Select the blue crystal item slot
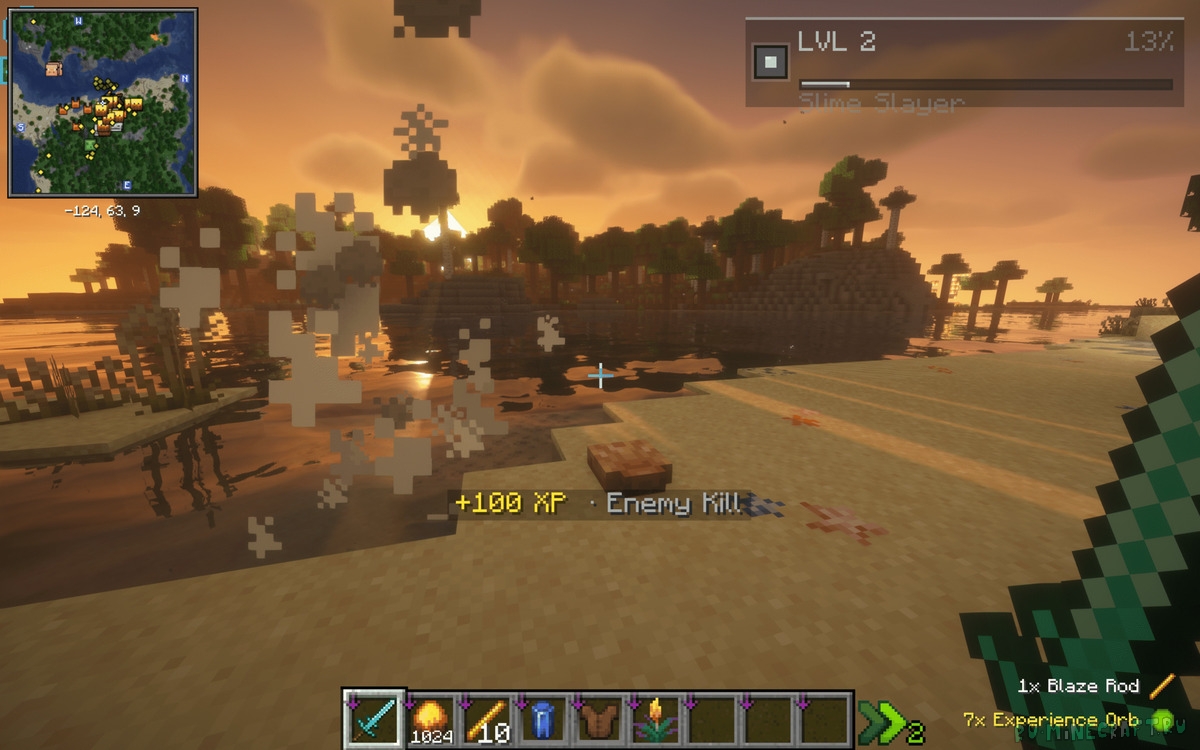The width and height of the screenshot is (1200, 750). (x=543, y=718)
